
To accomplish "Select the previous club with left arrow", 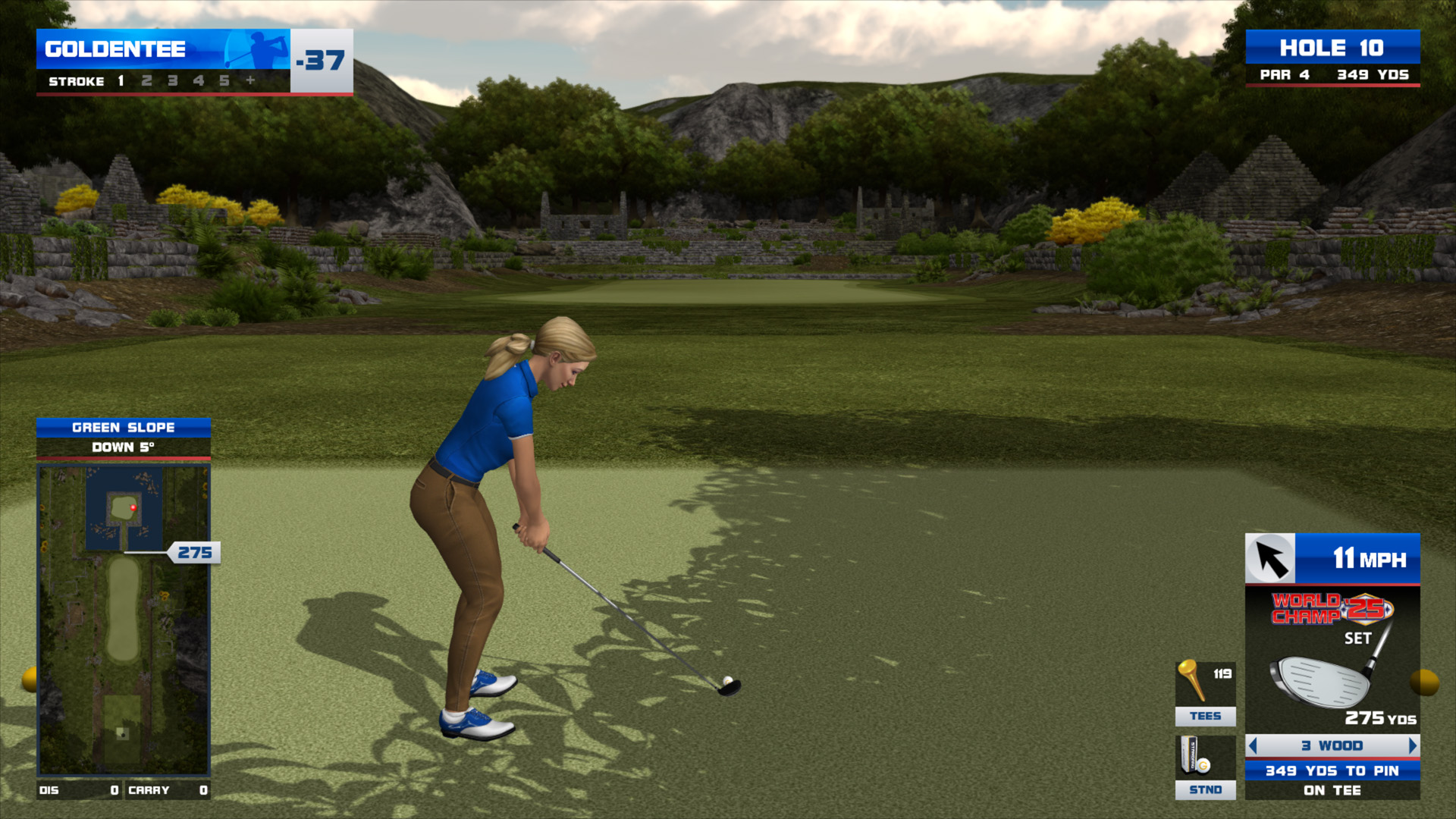I will coord(1254,745).
